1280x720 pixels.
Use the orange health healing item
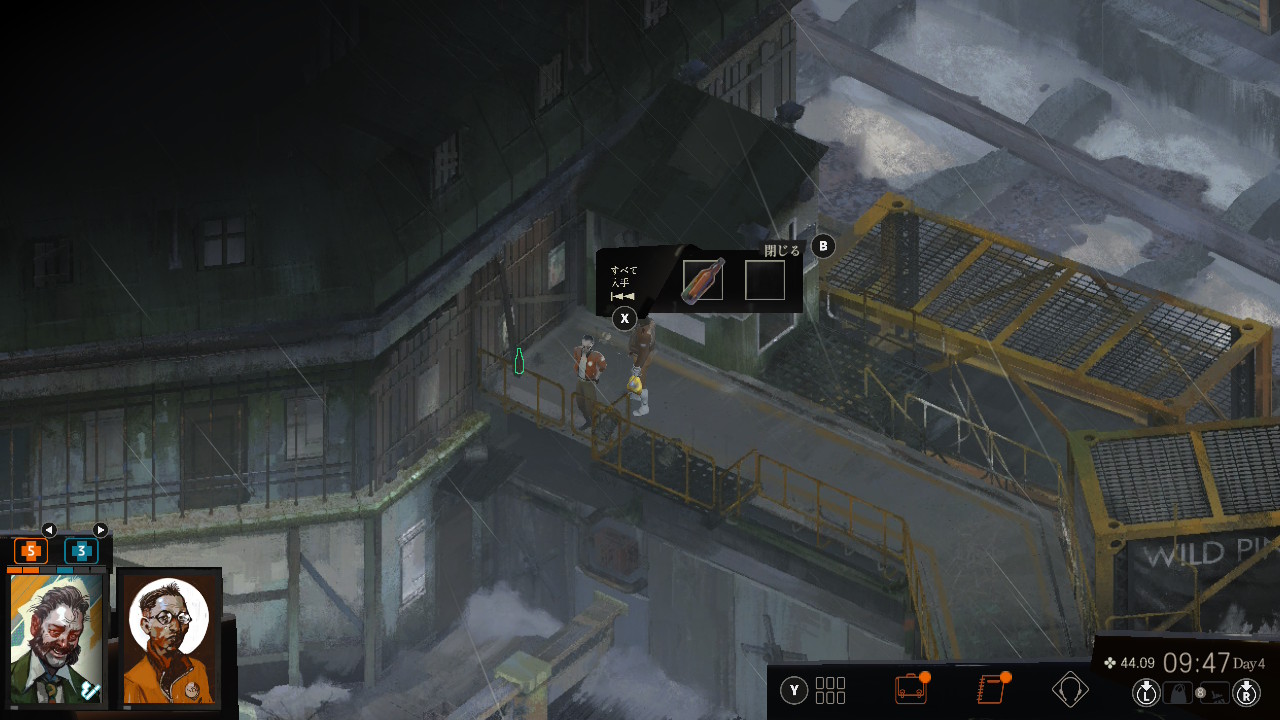pyautogui.click(x=31, y=550)
